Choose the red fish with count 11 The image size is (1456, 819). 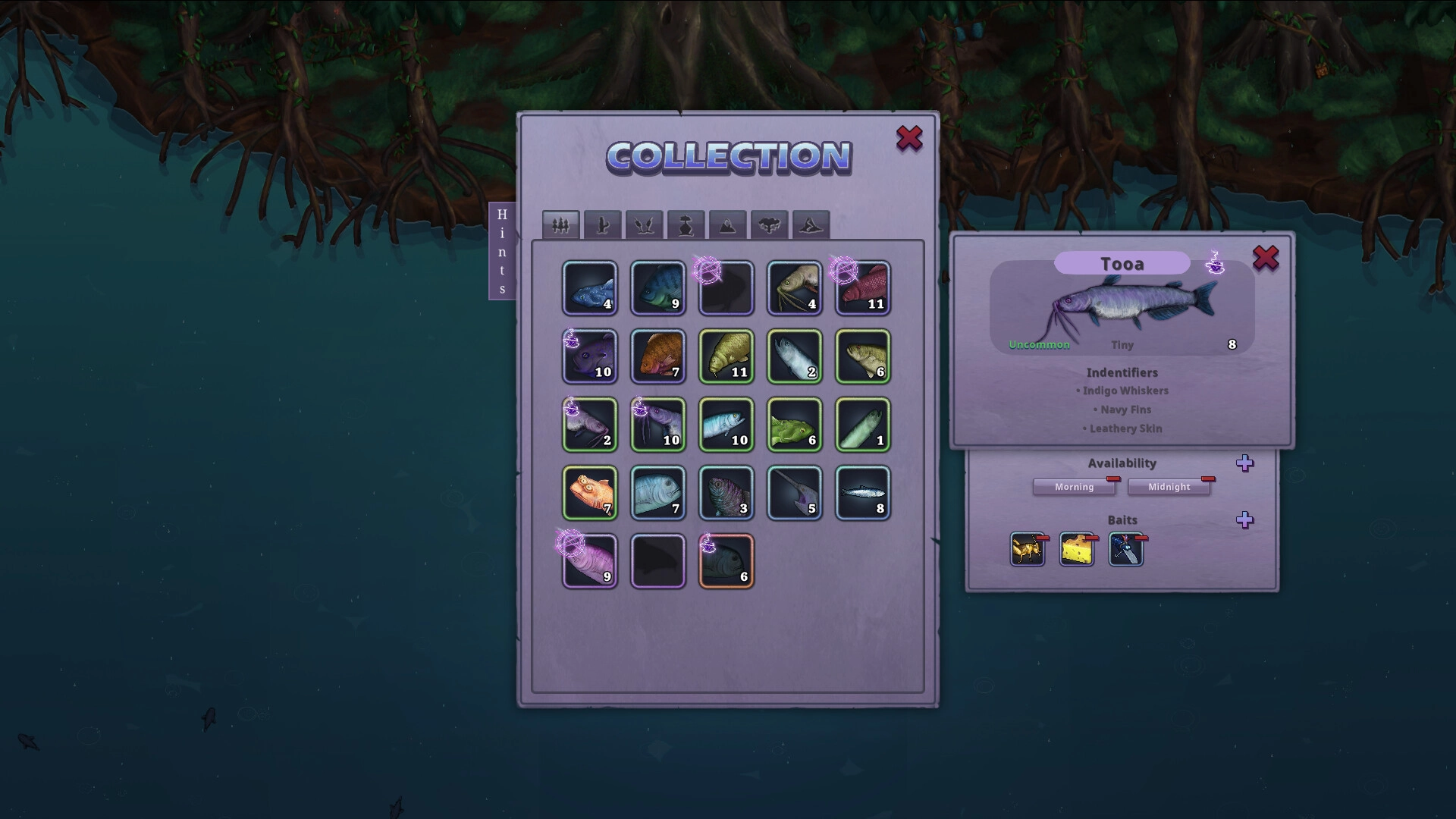(863, 288)
